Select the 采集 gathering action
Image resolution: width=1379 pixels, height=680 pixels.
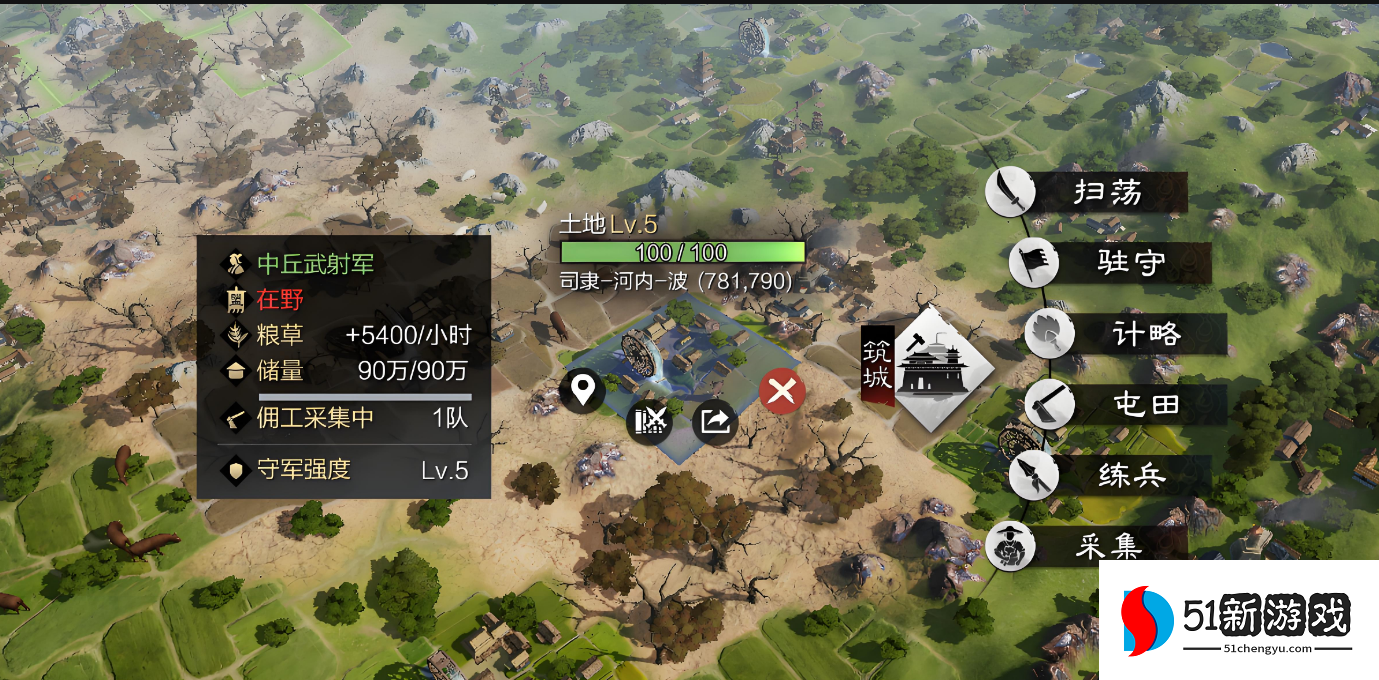click(x=1088, y=546)
